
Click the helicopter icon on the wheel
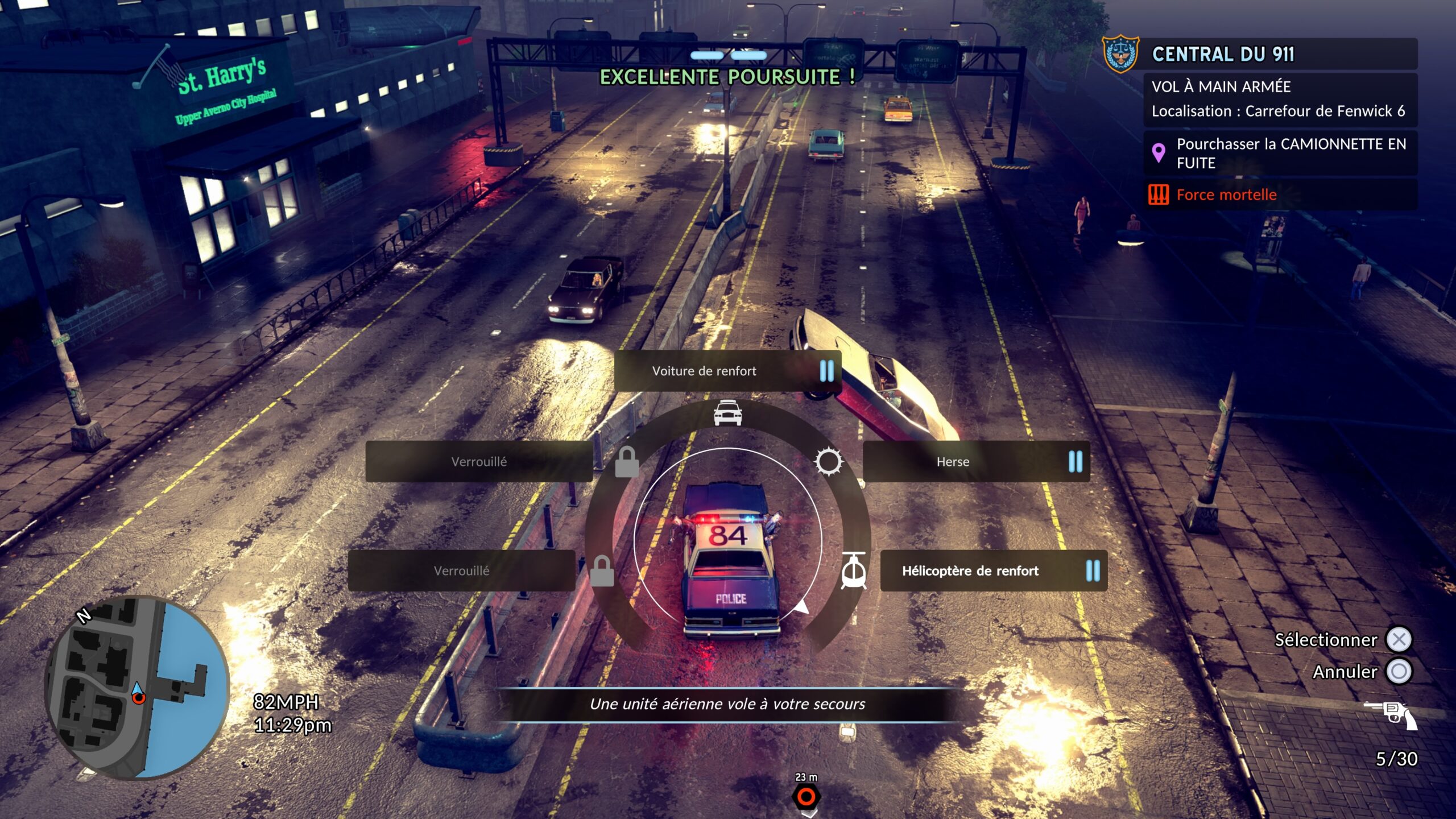(x=854, y=570)
